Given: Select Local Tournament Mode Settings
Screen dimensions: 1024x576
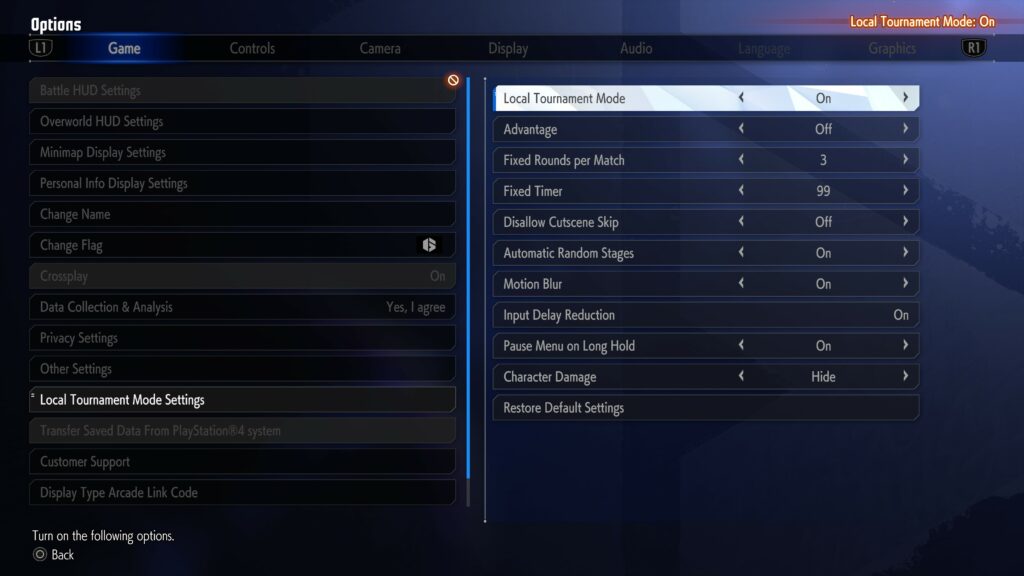Looking at the screenshot, I should [x=242, y=400].
